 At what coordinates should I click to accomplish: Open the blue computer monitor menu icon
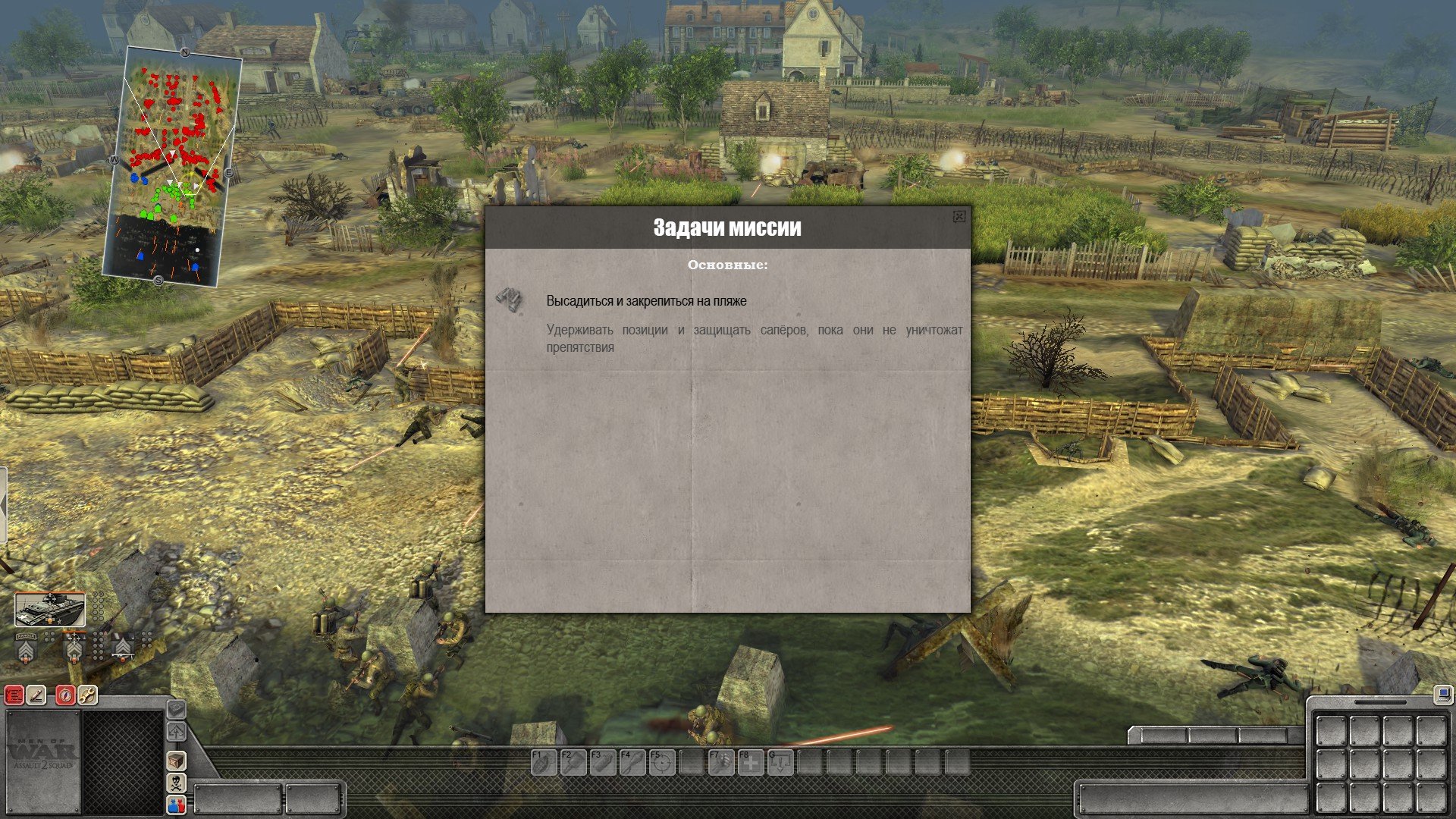pyautogui.click(x=1442, y=693)
